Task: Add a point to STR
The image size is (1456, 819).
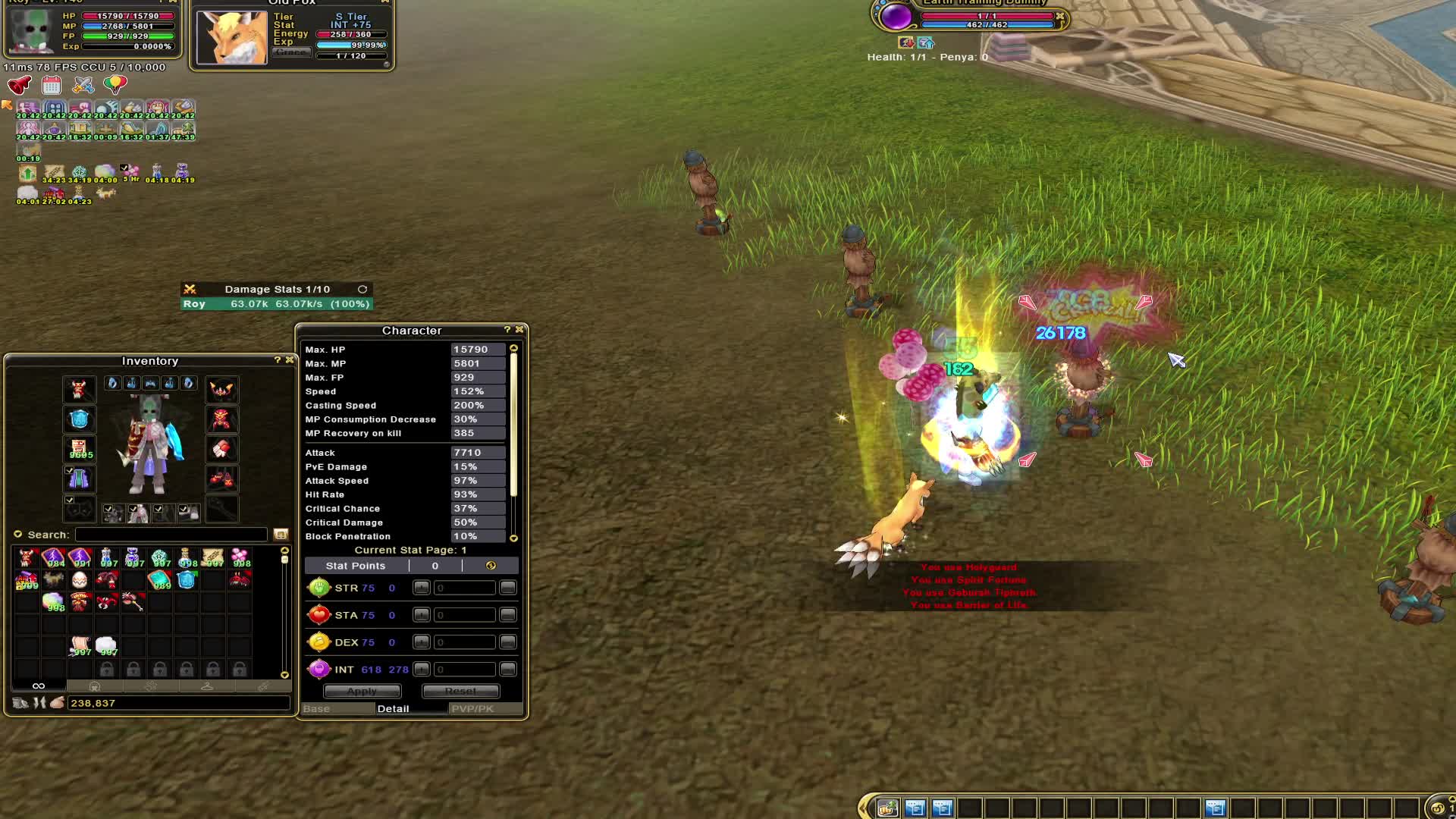Action: pos(422,588)
